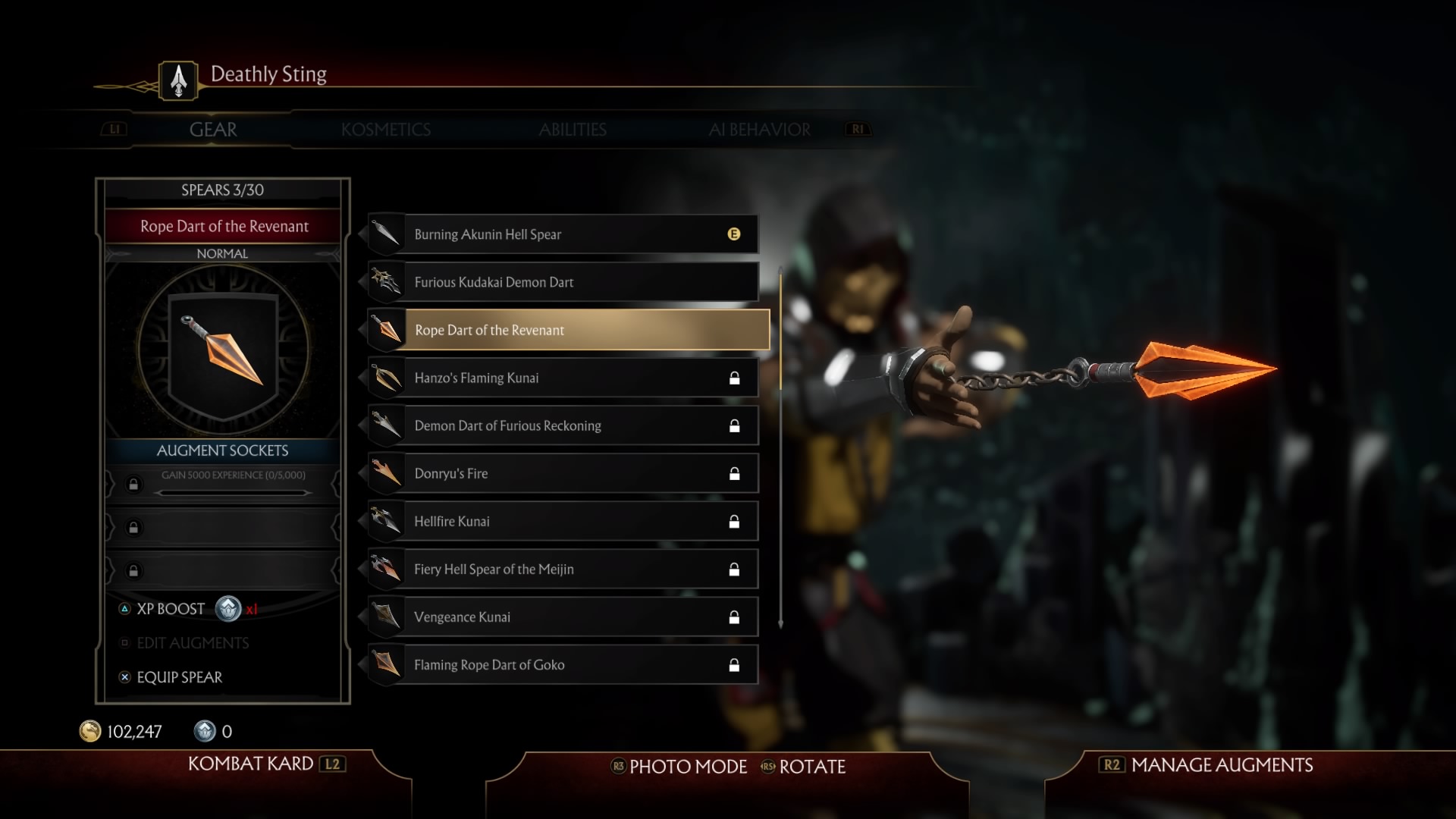The width and height of the screenshot is (1456, 819).
Task: Select the Gear tab
Action: (x=213, y=130)
